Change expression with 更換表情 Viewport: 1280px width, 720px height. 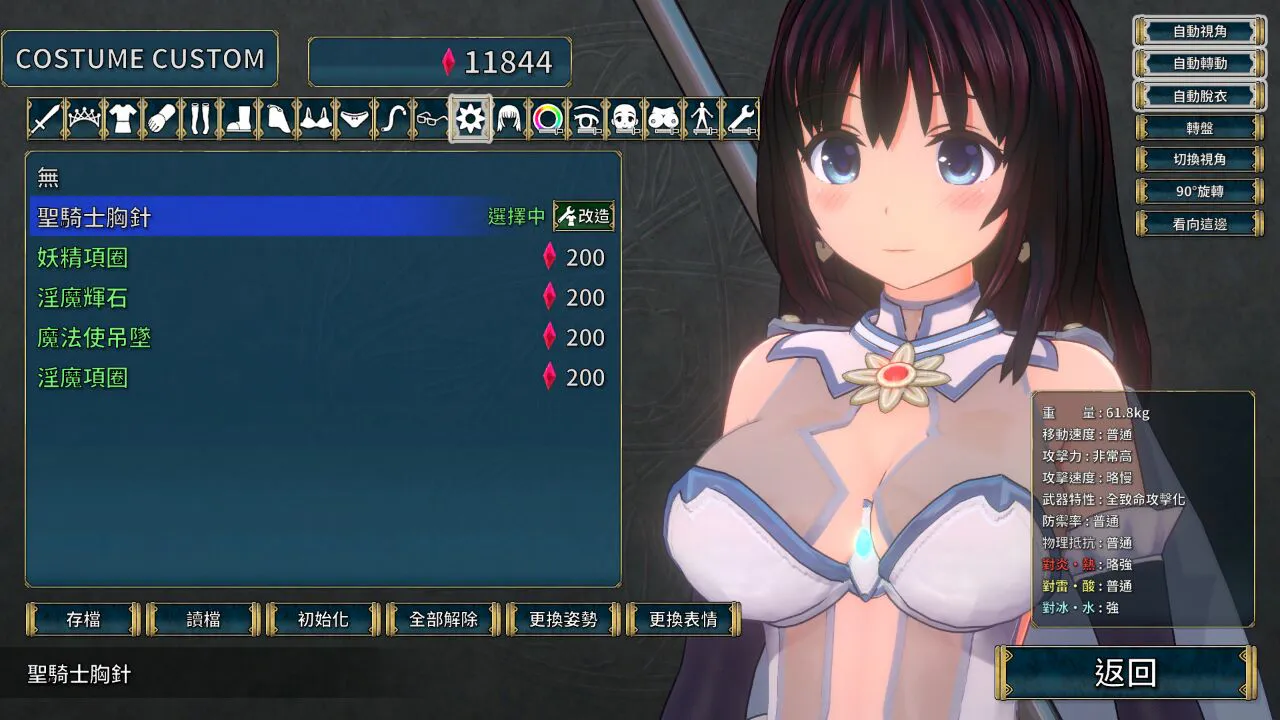click(x=683, y=619)
